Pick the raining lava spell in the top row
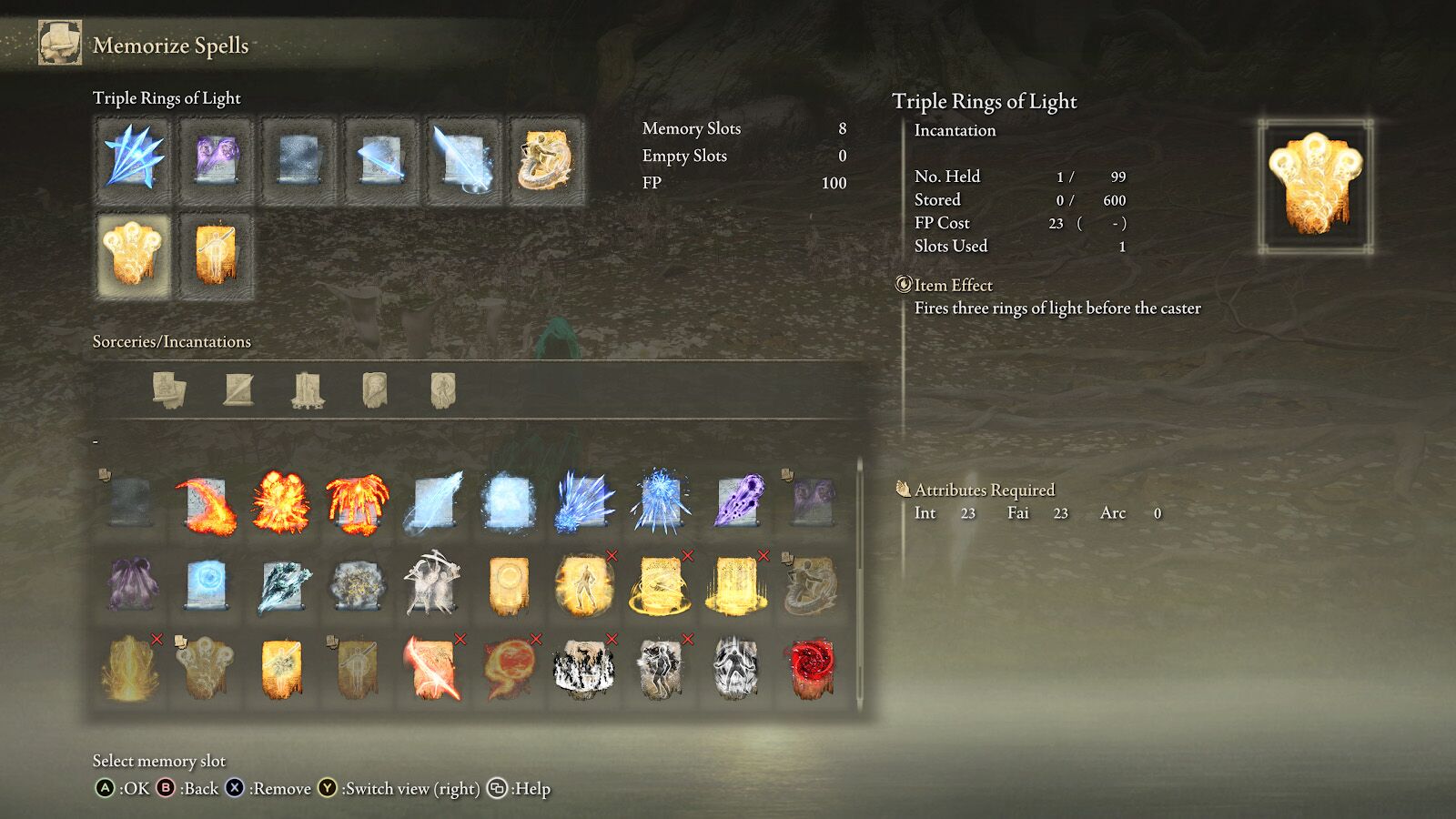 [x=357, y=499]
